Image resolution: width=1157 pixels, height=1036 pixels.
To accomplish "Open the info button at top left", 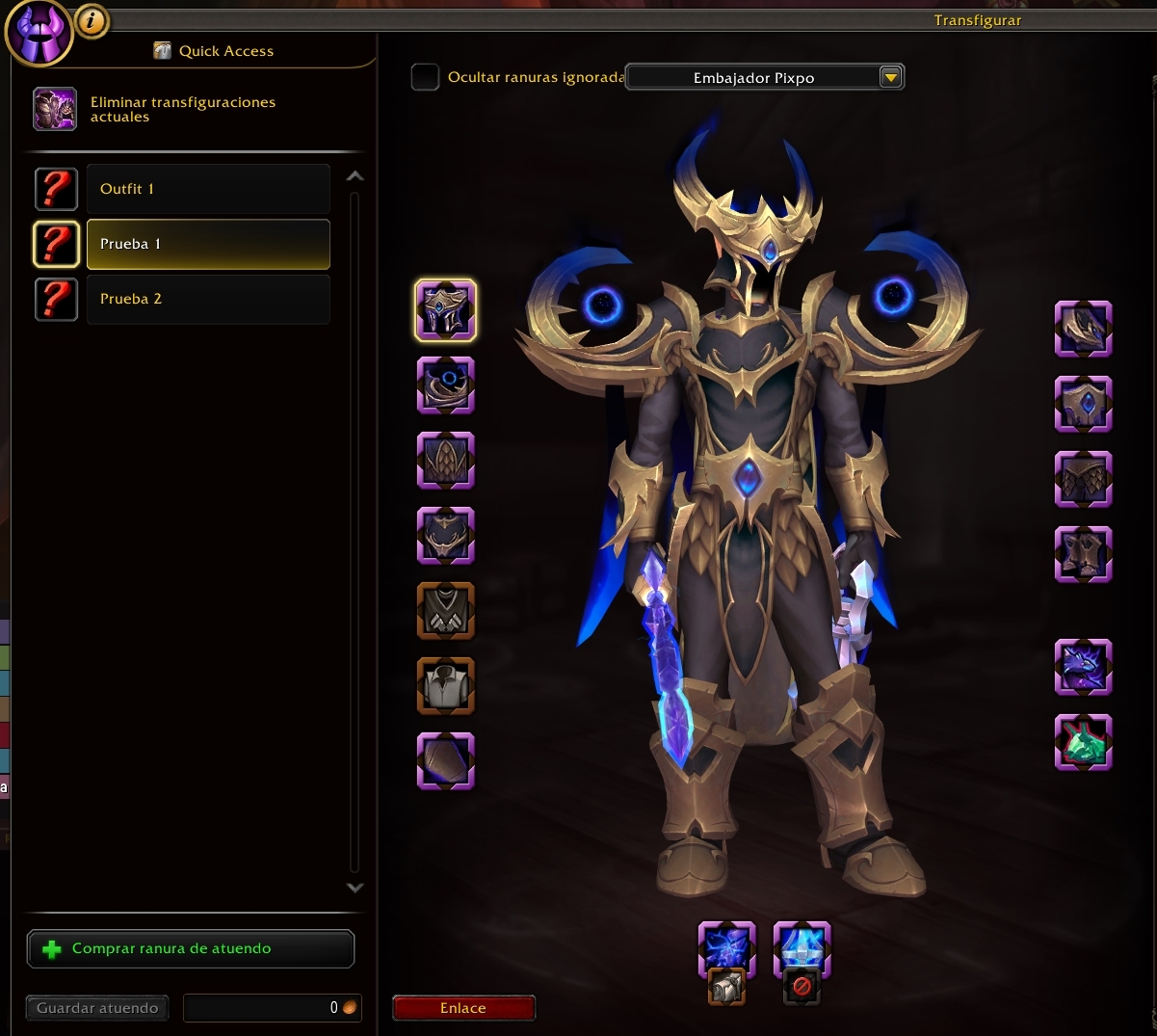I will point(92,20).
